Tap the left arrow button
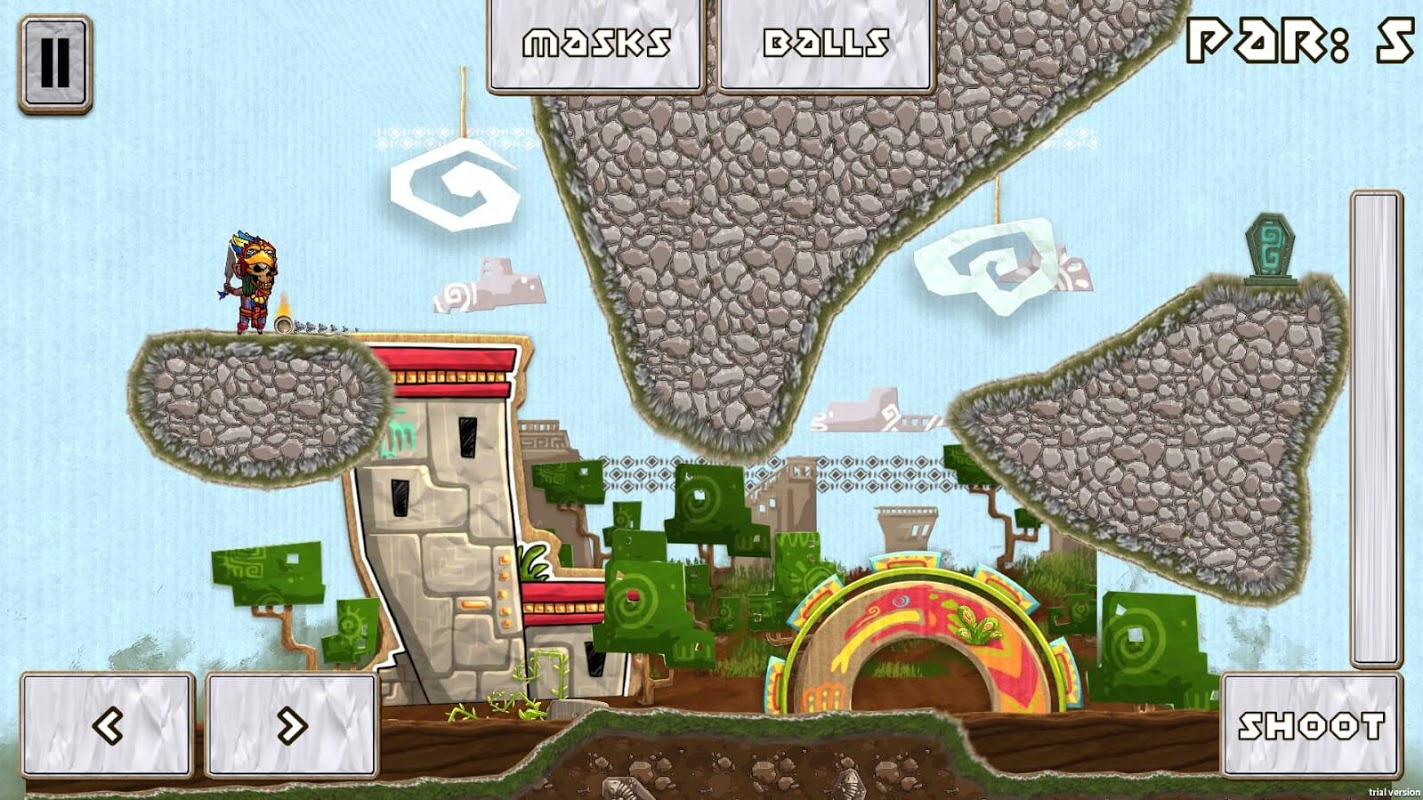 tap(107, 725)
